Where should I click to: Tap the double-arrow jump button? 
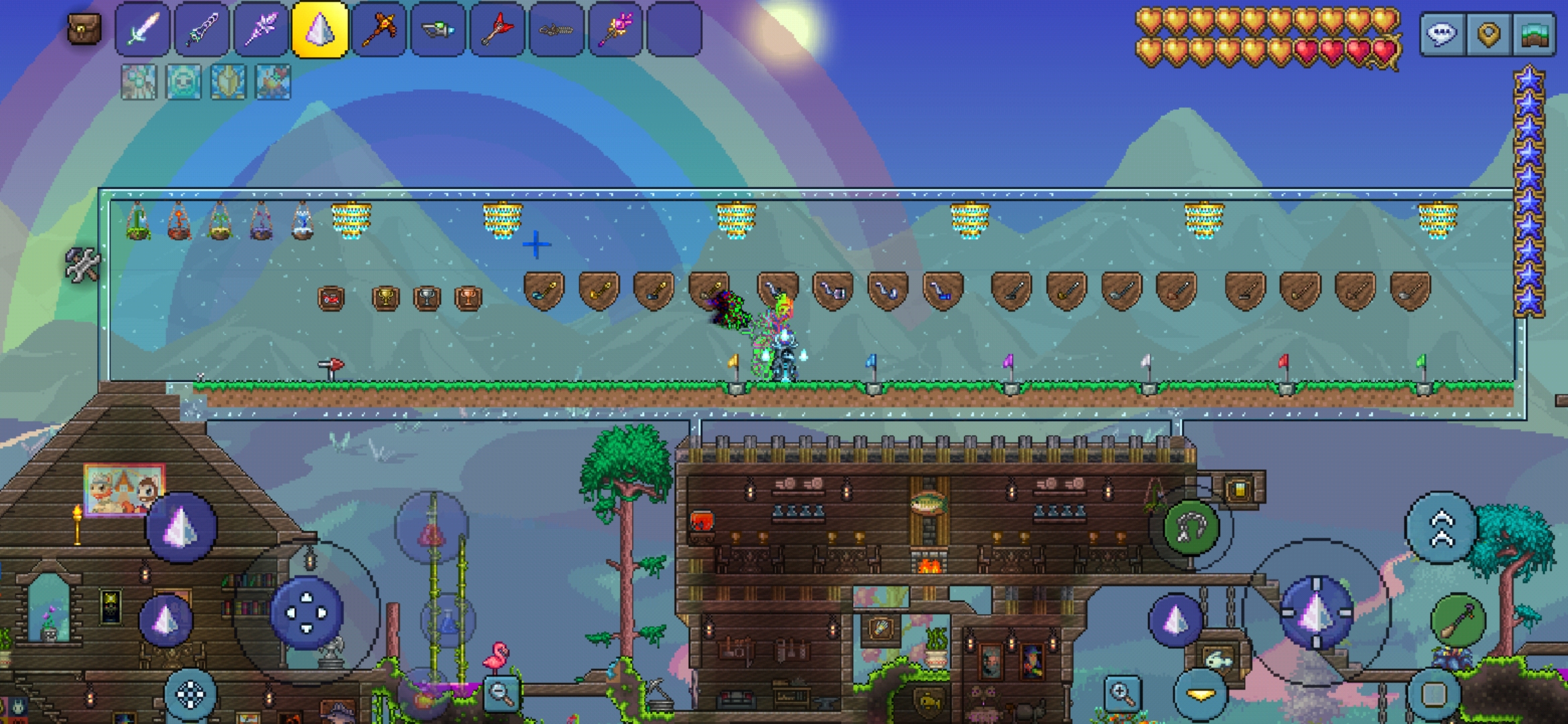point(1441,528)
